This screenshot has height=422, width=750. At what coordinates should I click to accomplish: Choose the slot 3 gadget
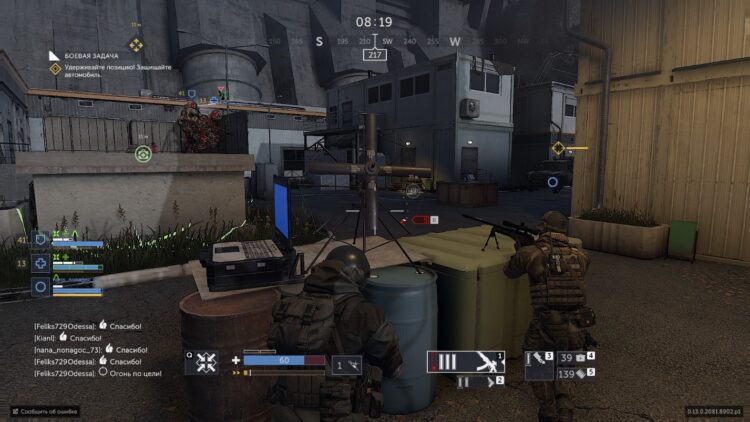click(x=539, y=365)
